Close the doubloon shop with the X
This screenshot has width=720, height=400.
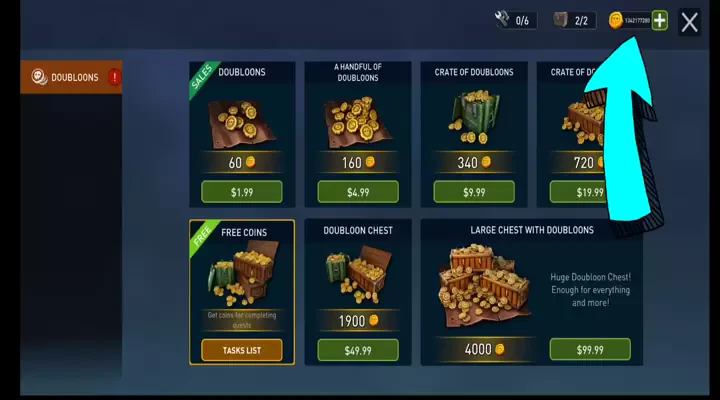pos(689,22)
